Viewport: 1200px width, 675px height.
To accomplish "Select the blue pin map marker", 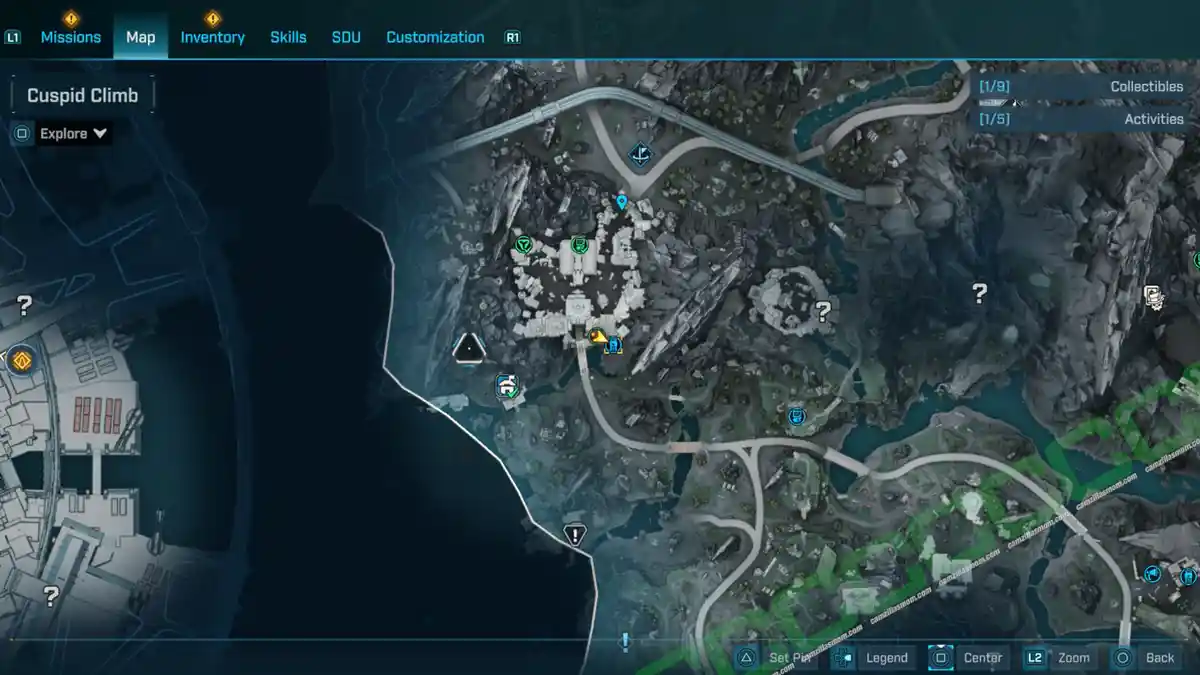I will coord(622,203).
